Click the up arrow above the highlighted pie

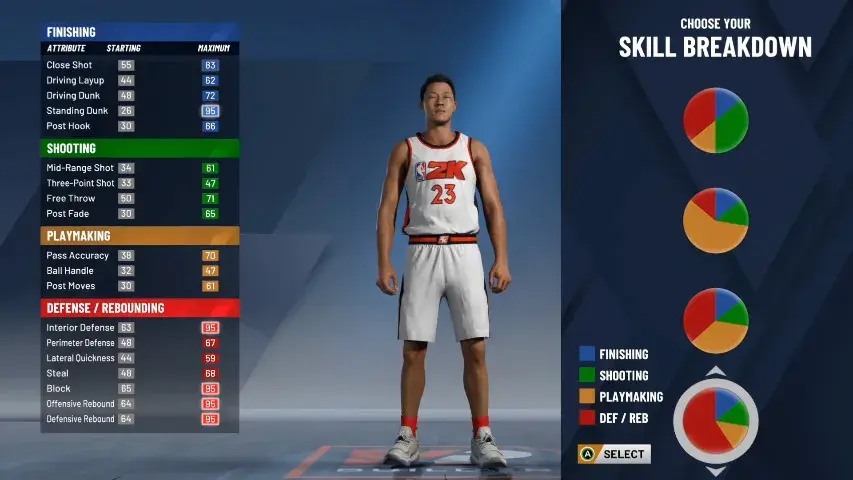(x=715, y=372)
